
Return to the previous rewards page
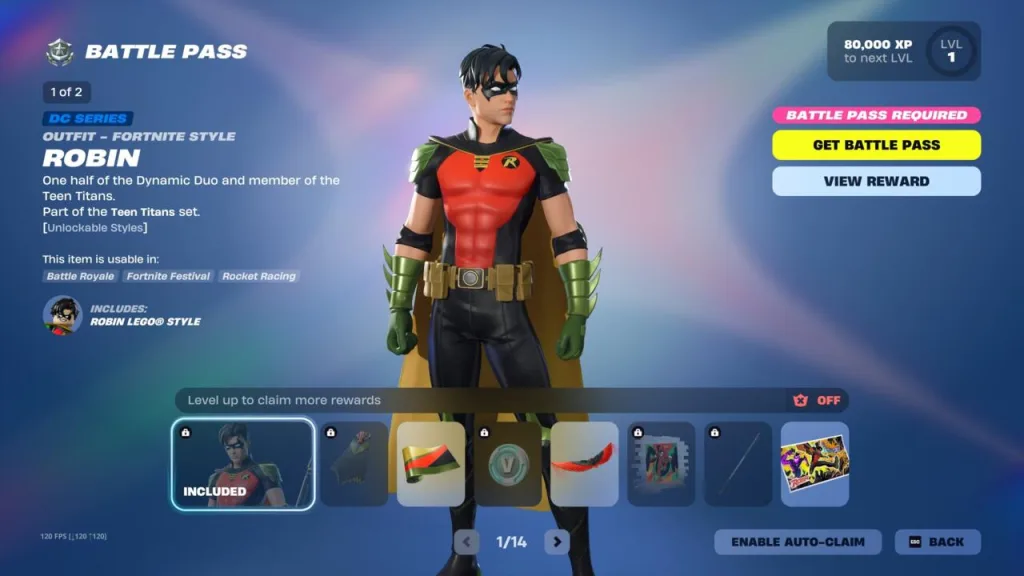pyautogui.click(x=466, y=542)
